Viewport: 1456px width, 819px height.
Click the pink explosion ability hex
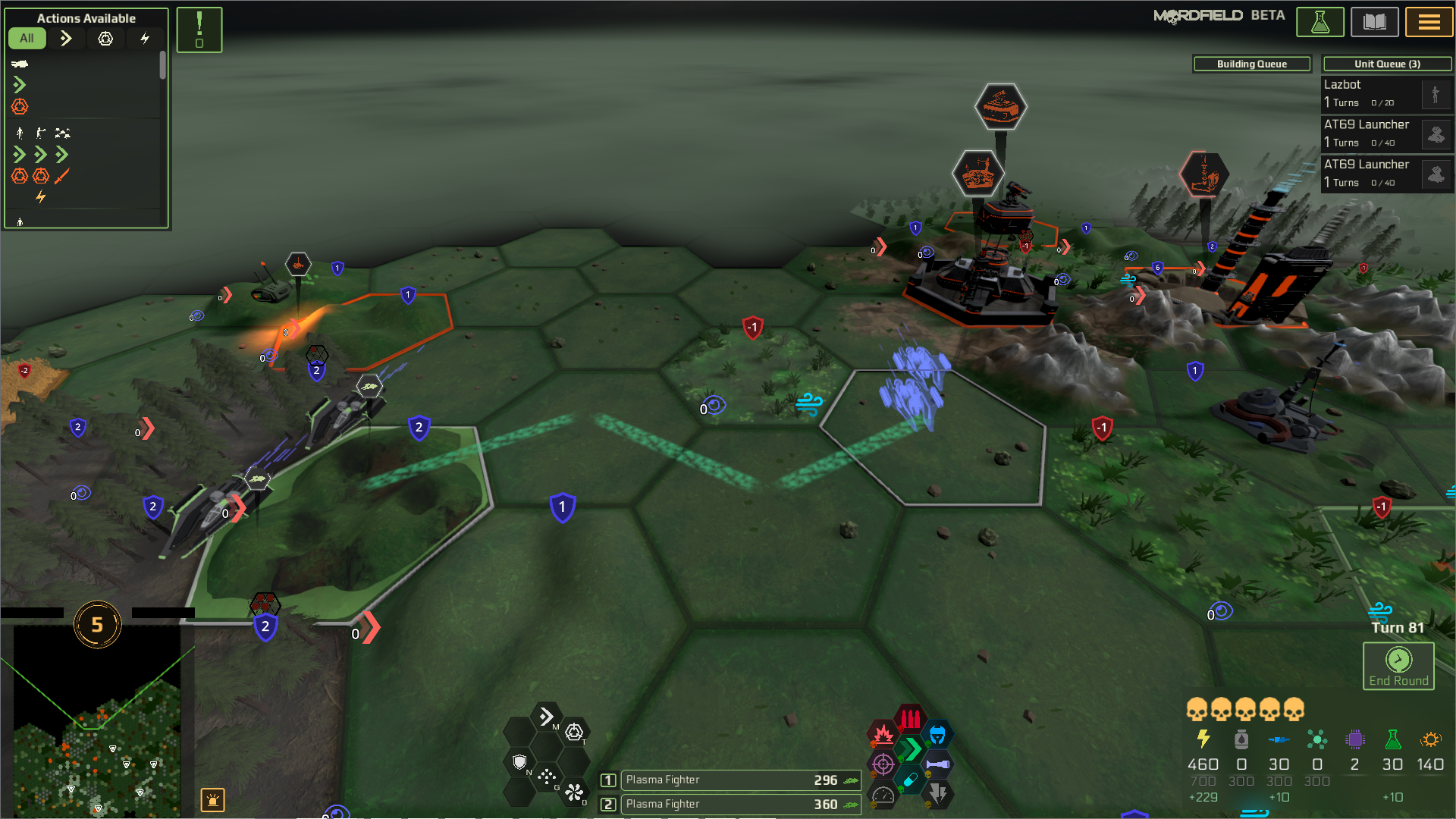883,734
